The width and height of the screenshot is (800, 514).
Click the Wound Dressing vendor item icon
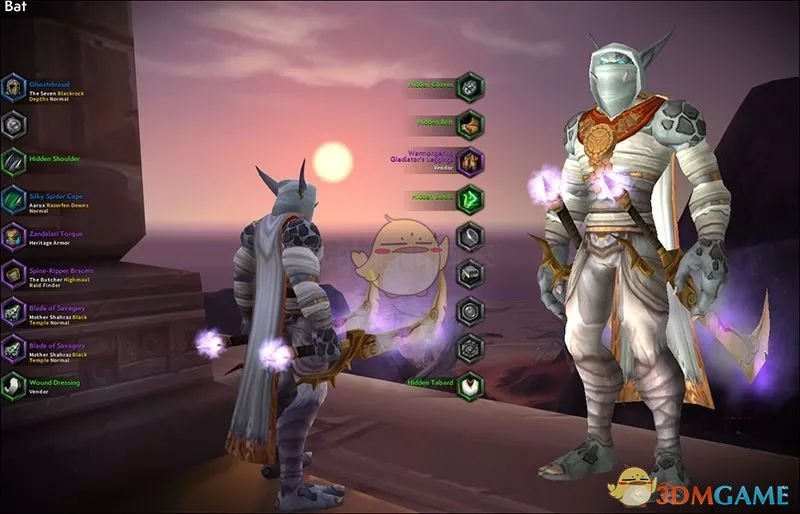pyautogui.click(x=13, y=386)
